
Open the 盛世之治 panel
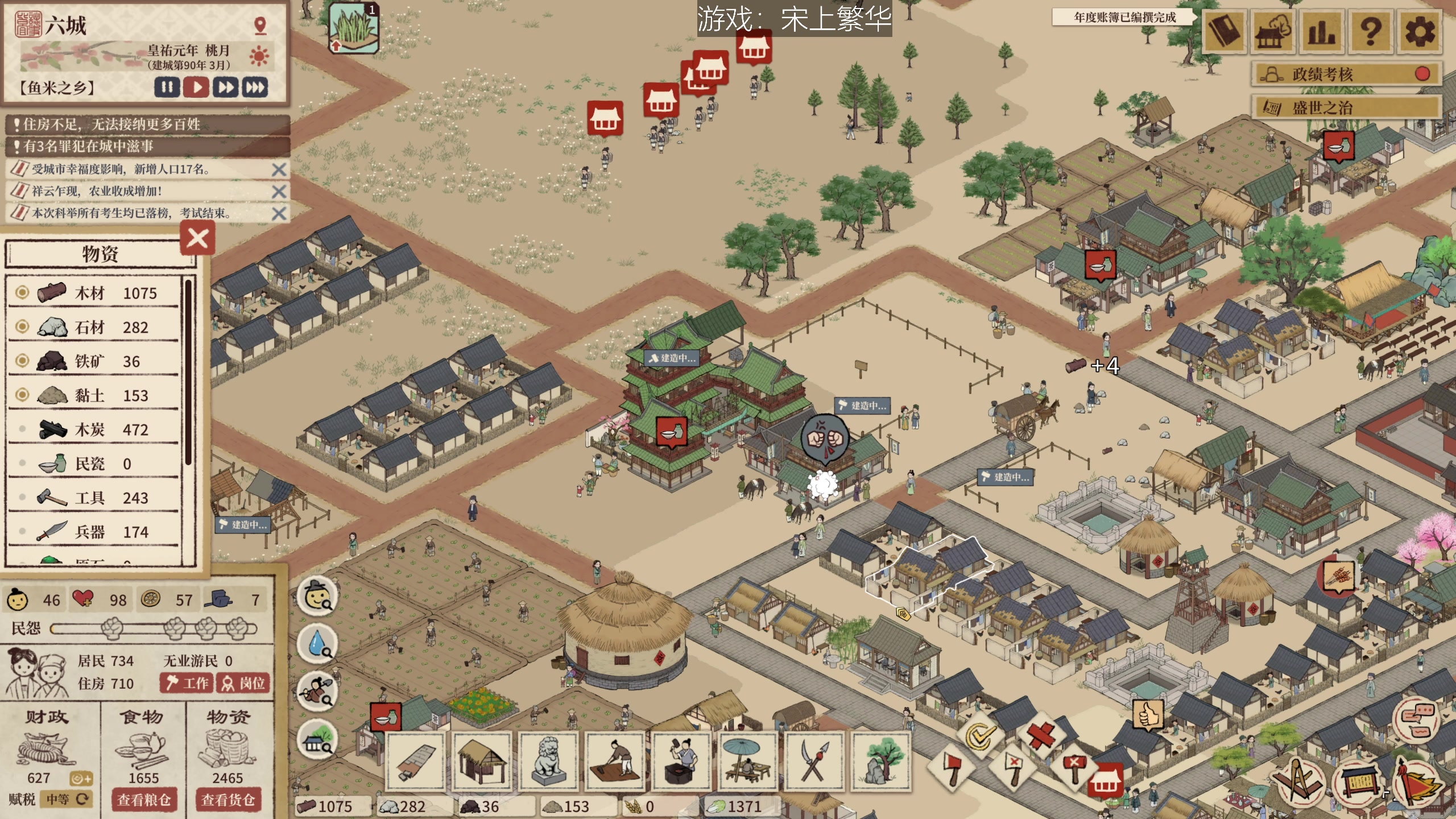pyautogui.click(x=1346, y=107)
